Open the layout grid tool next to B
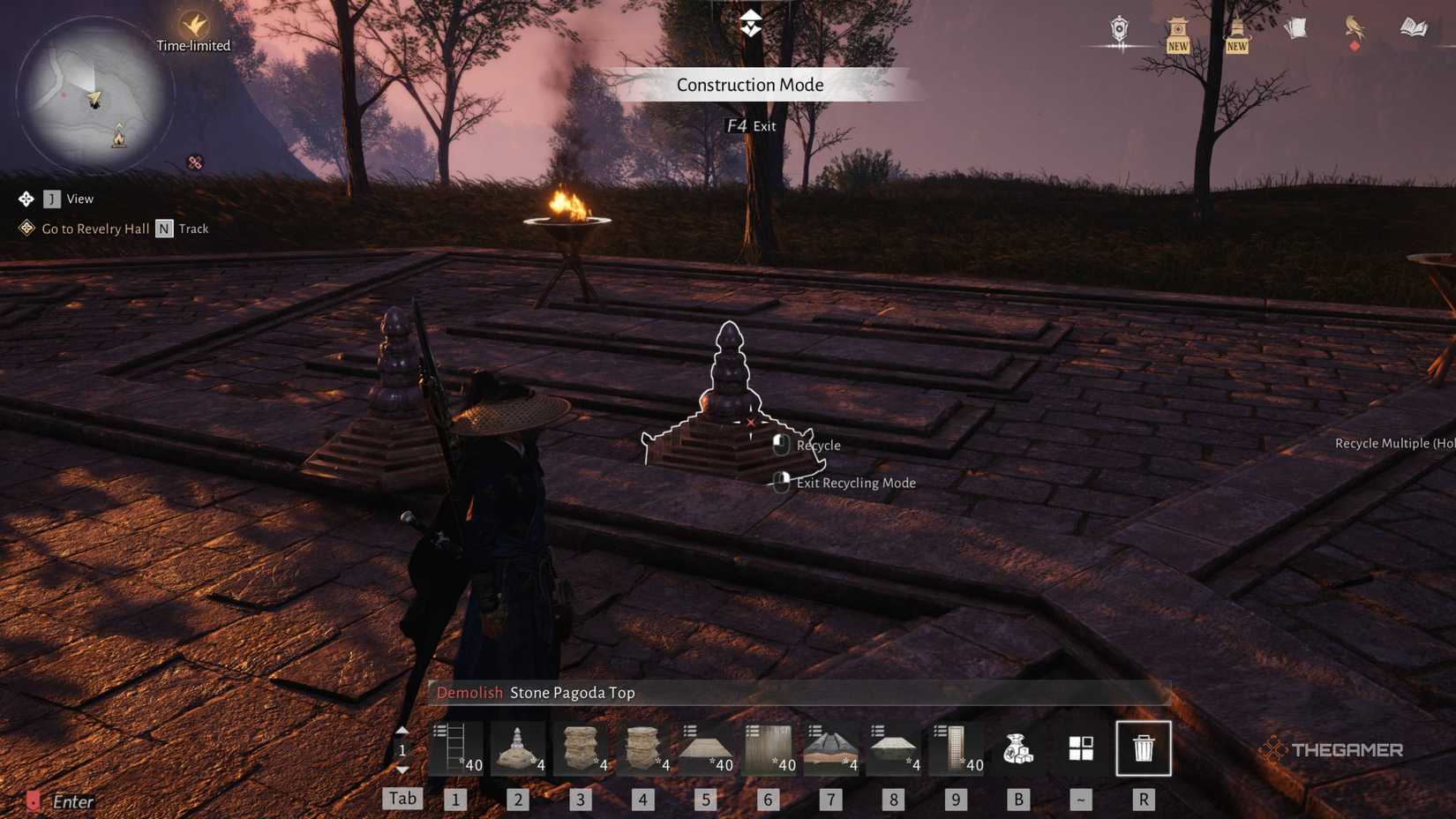Viewport: 1456px width, 819px height. click(x=1081, y=748)
